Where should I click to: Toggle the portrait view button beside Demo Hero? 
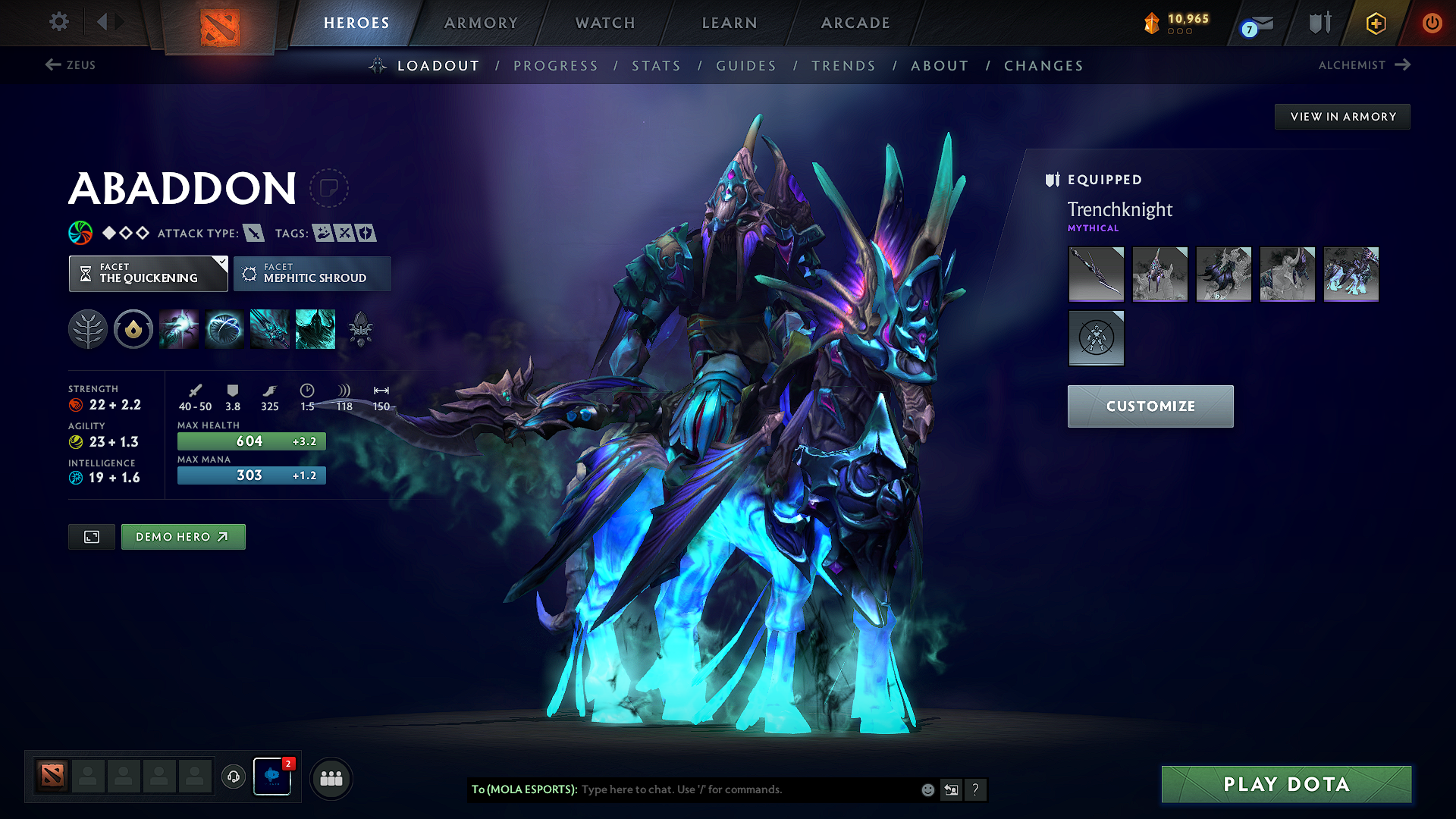[x=91, y=536]
